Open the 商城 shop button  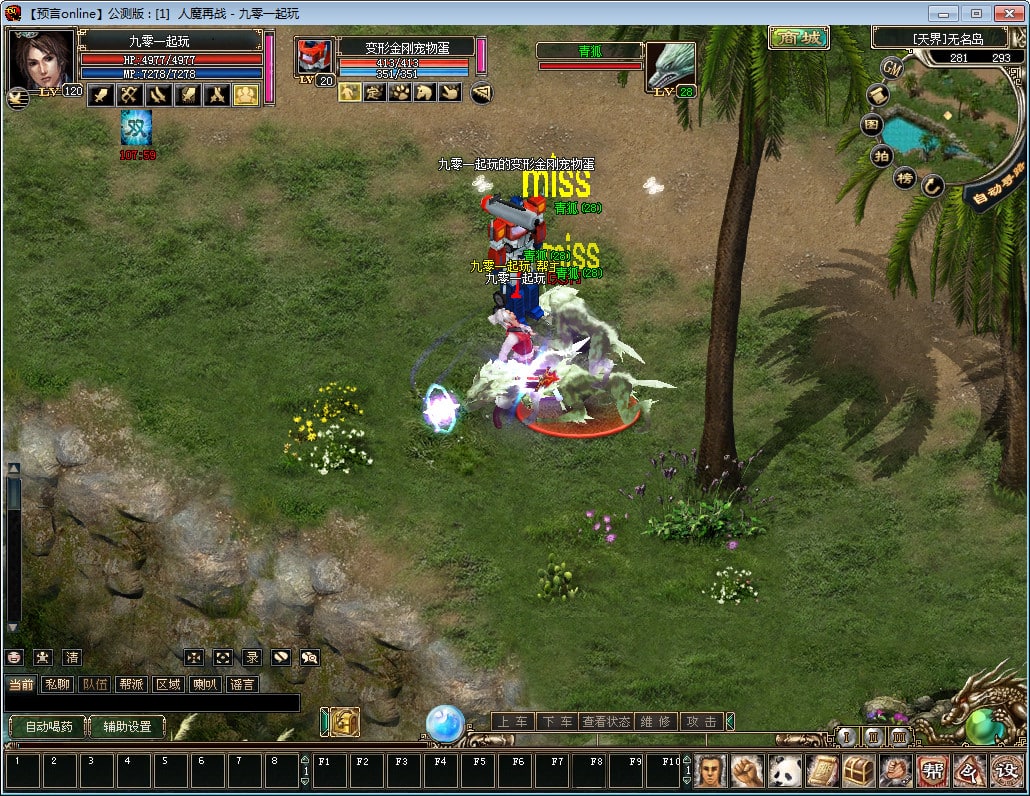[x=799, y=38]
